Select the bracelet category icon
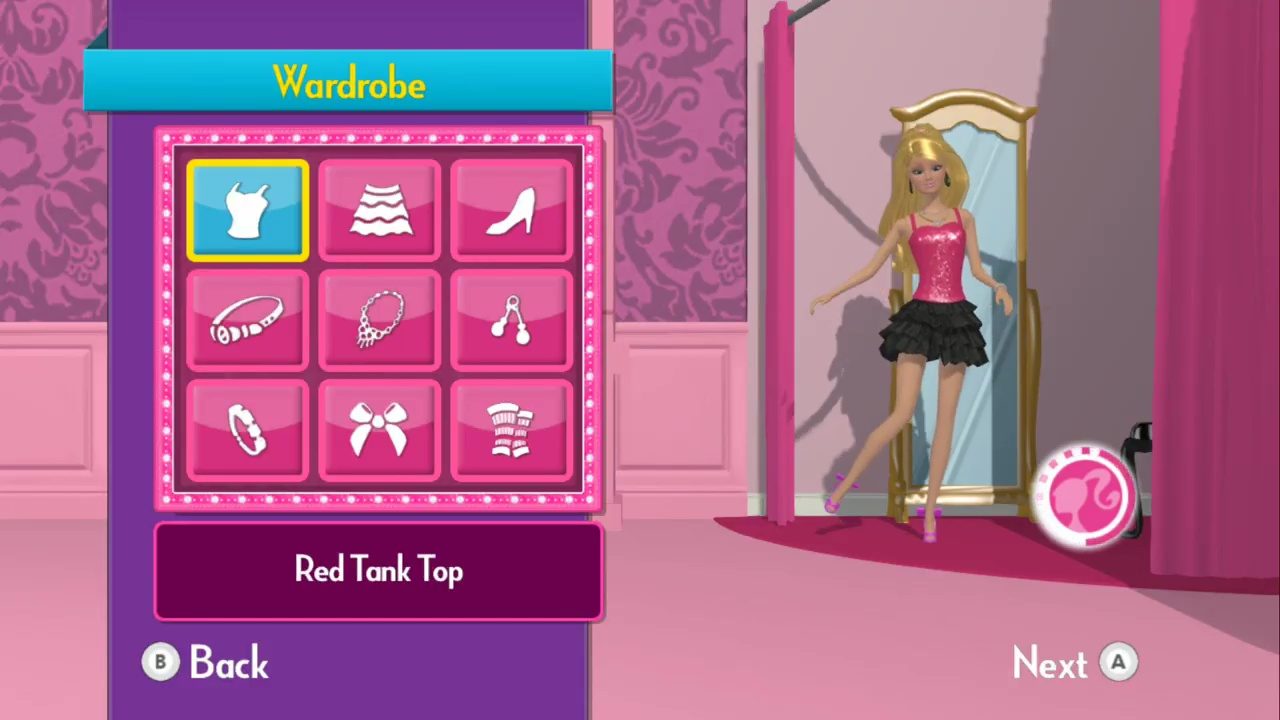1280x720 pixels. (x=246, y=430)
